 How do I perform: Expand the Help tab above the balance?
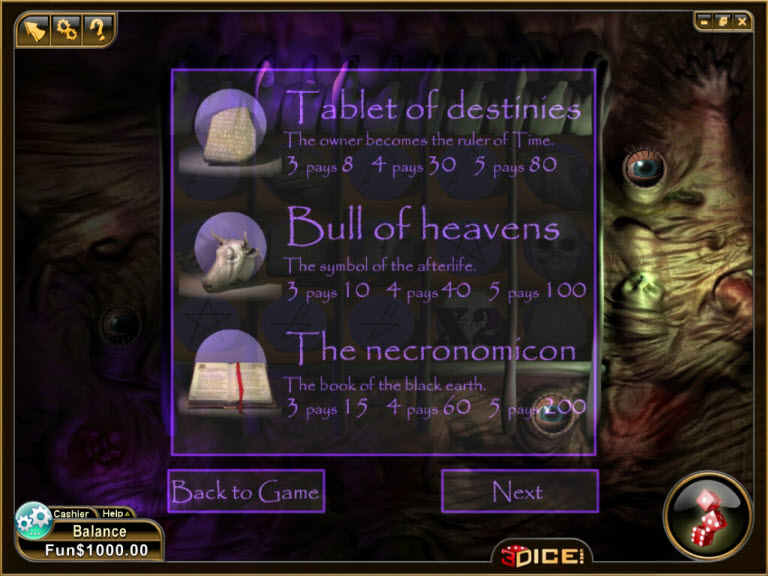114,514
